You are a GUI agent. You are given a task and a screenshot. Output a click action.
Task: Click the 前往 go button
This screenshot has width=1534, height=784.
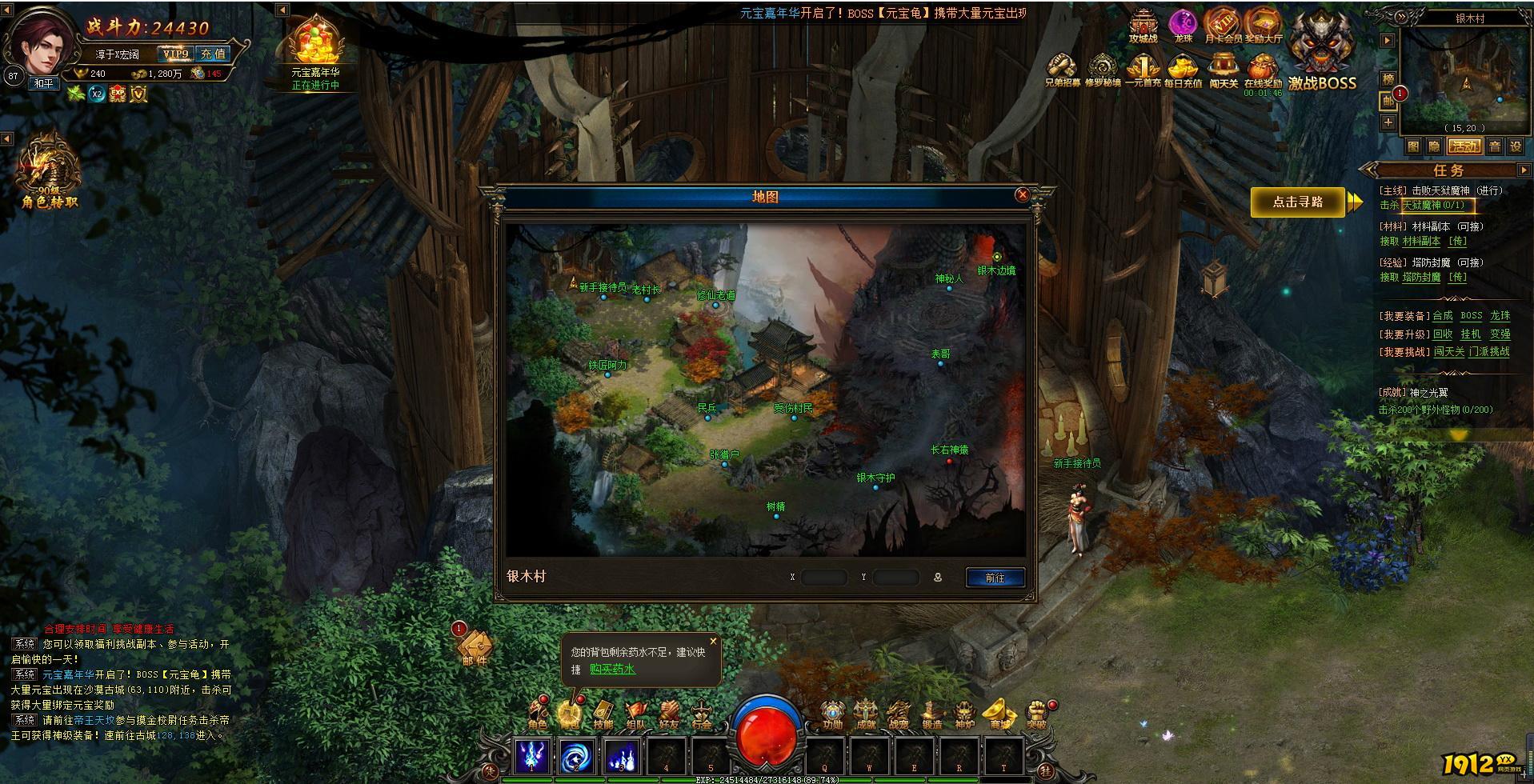995,578
